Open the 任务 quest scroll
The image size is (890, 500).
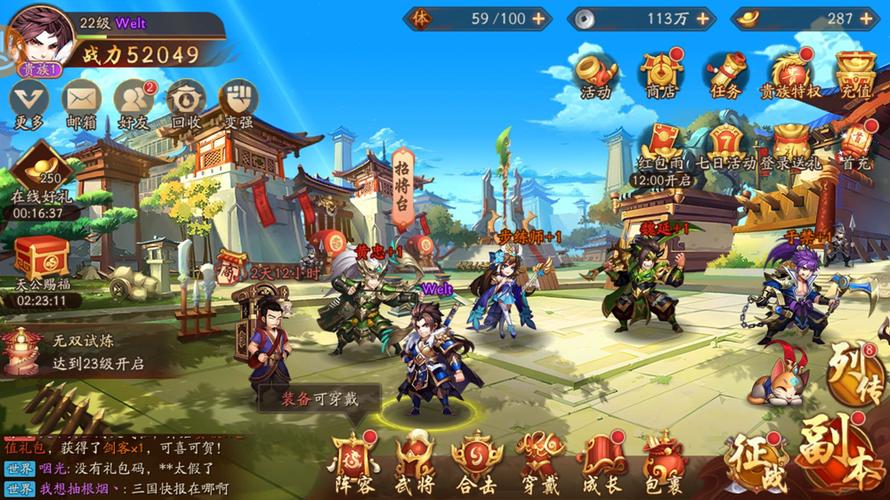pos(724,72)
